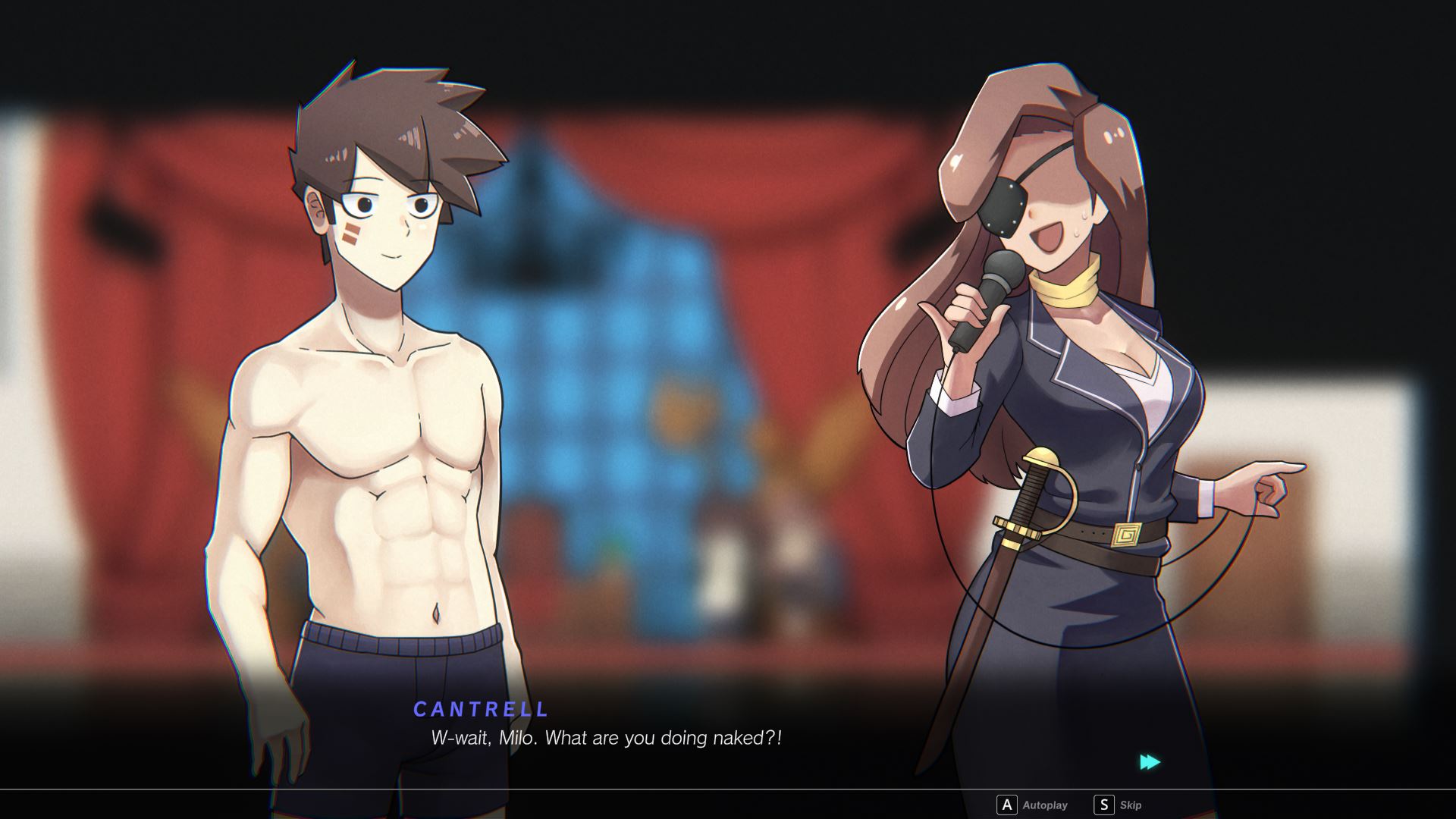Enable Autoplay for the dialogue
Screen dimensions: 1456x819
pyautogui.click(x=1032, y=805)
